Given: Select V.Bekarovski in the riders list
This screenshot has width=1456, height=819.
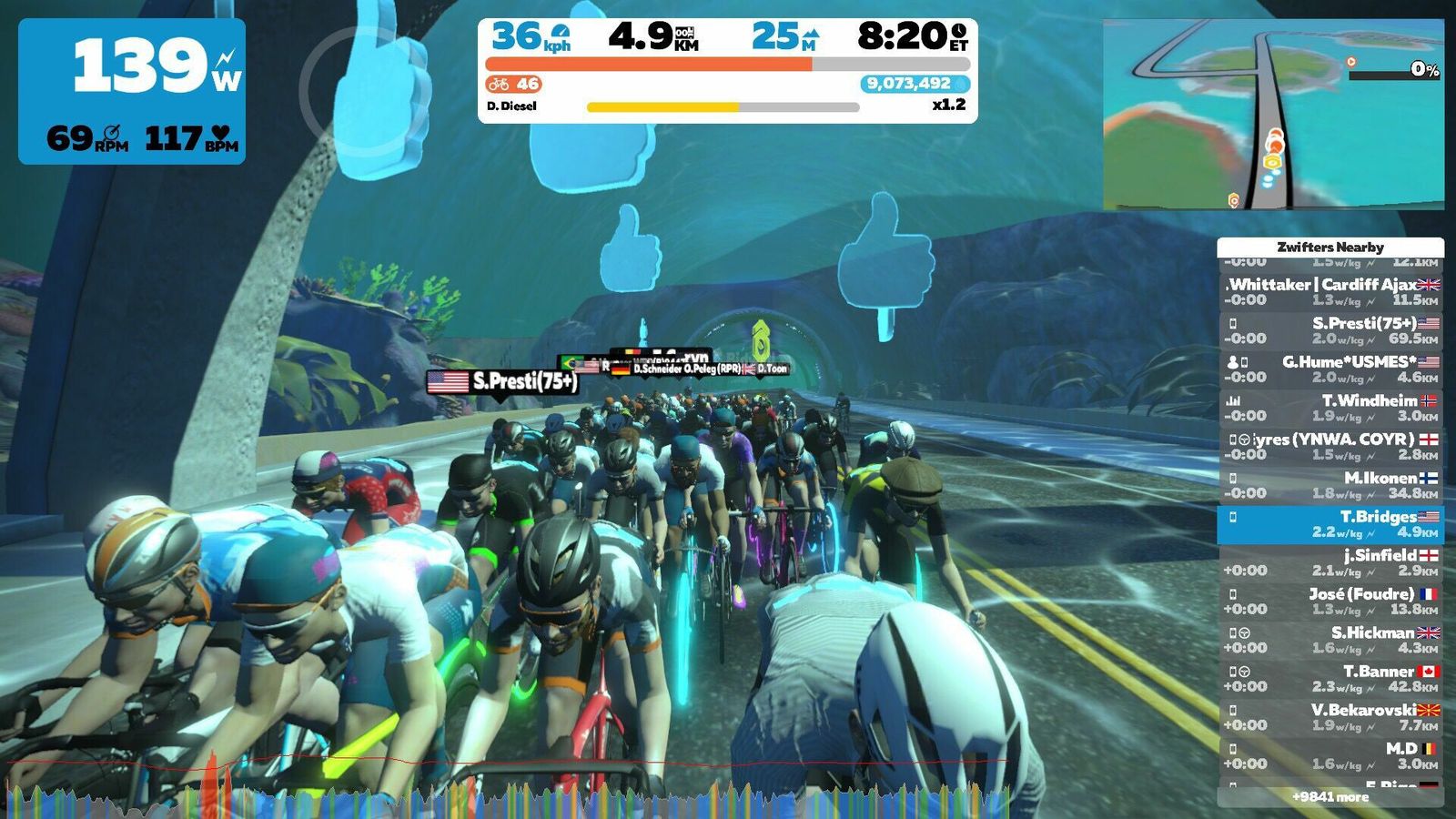Looking at the screenshot, I should 1330,717.
